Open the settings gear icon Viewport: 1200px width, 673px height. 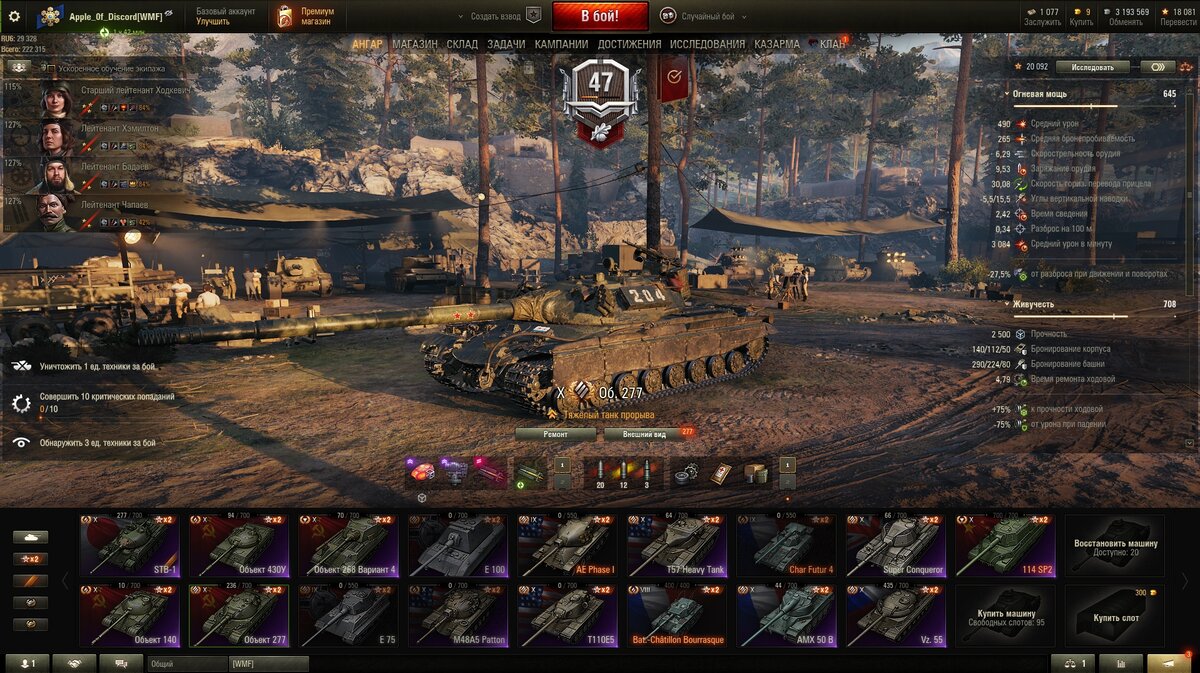14,16
